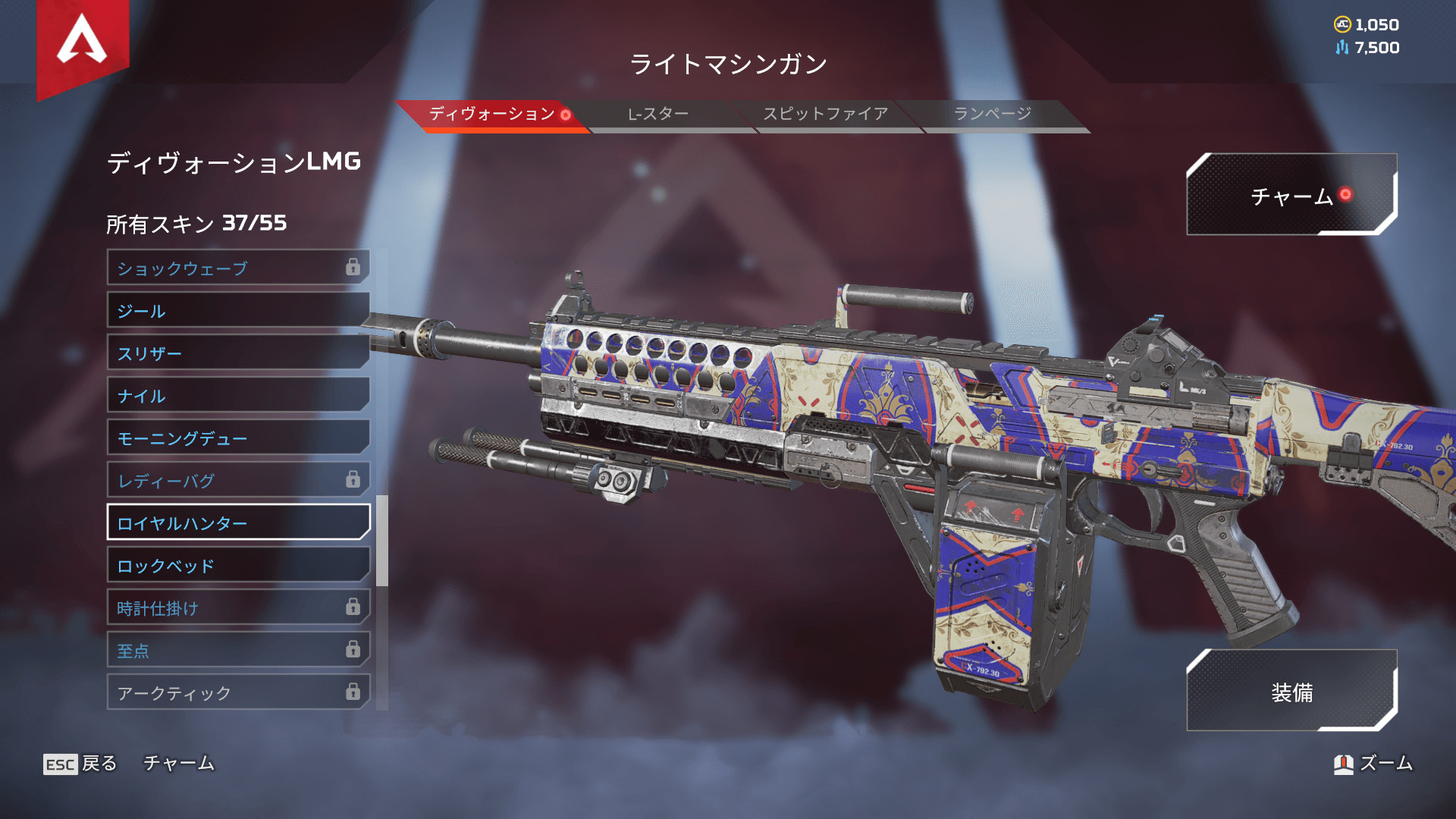Image resolution: width=1456 pixels, height=819 pixels.
Task: Select the スピットファイア tab
Action: (825, 115)
